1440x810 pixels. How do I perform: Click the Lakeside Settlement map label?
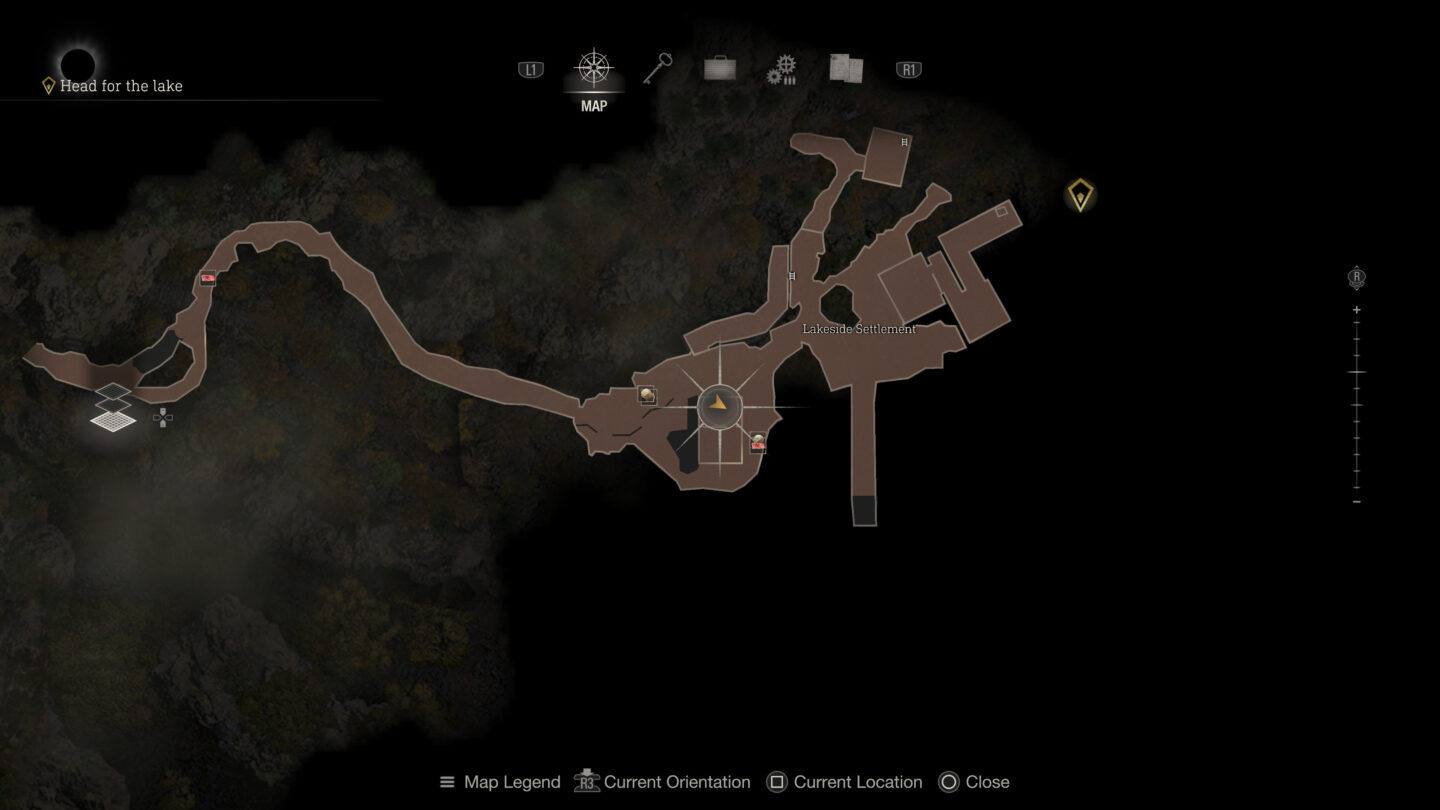(858, 327)
